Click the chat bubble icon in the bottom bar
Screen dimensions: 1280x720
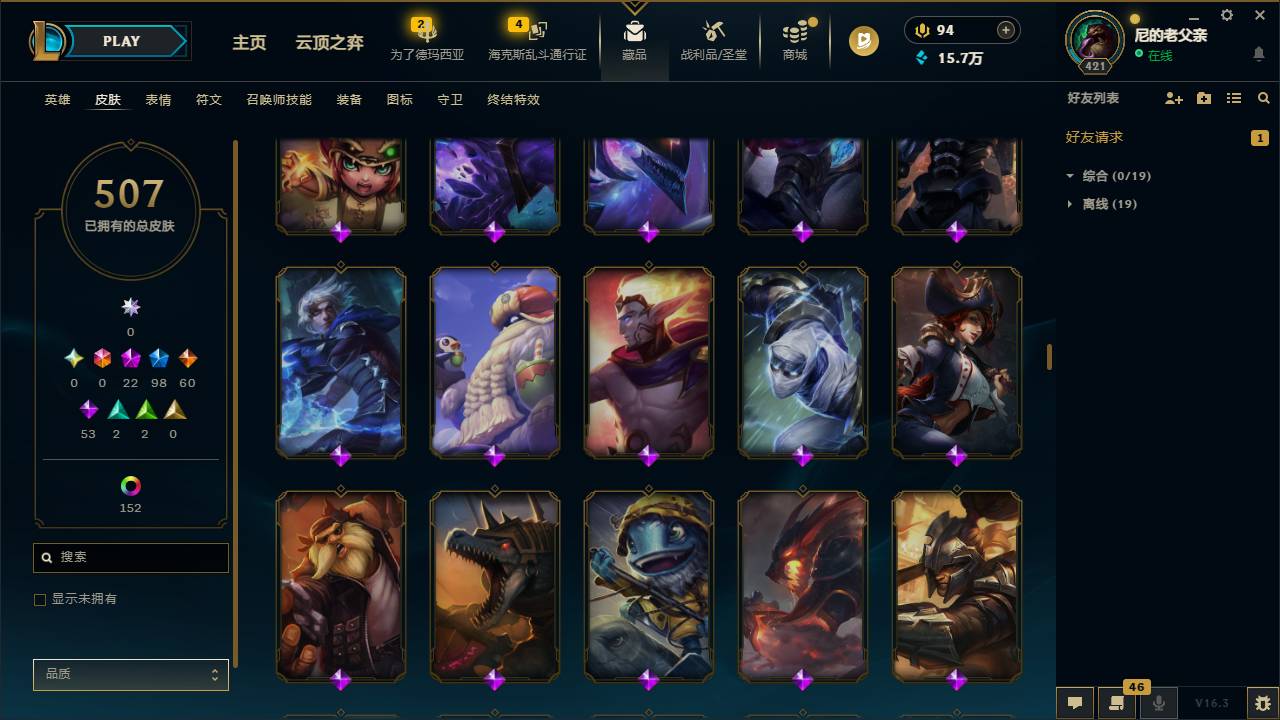coord(1075,703)
